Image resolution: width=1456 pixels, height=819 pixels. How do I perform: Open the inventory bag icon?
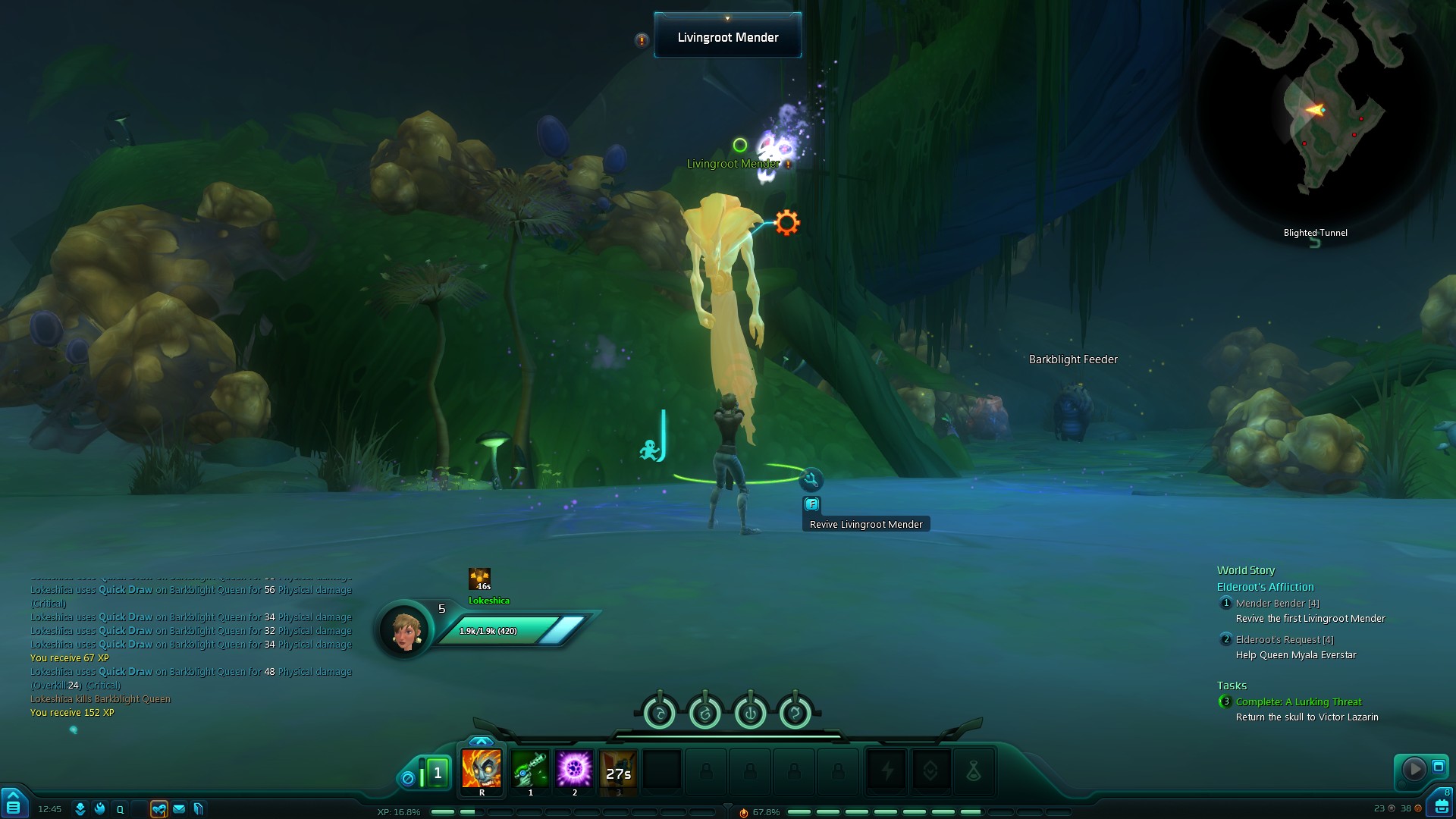click(1441, 805)
